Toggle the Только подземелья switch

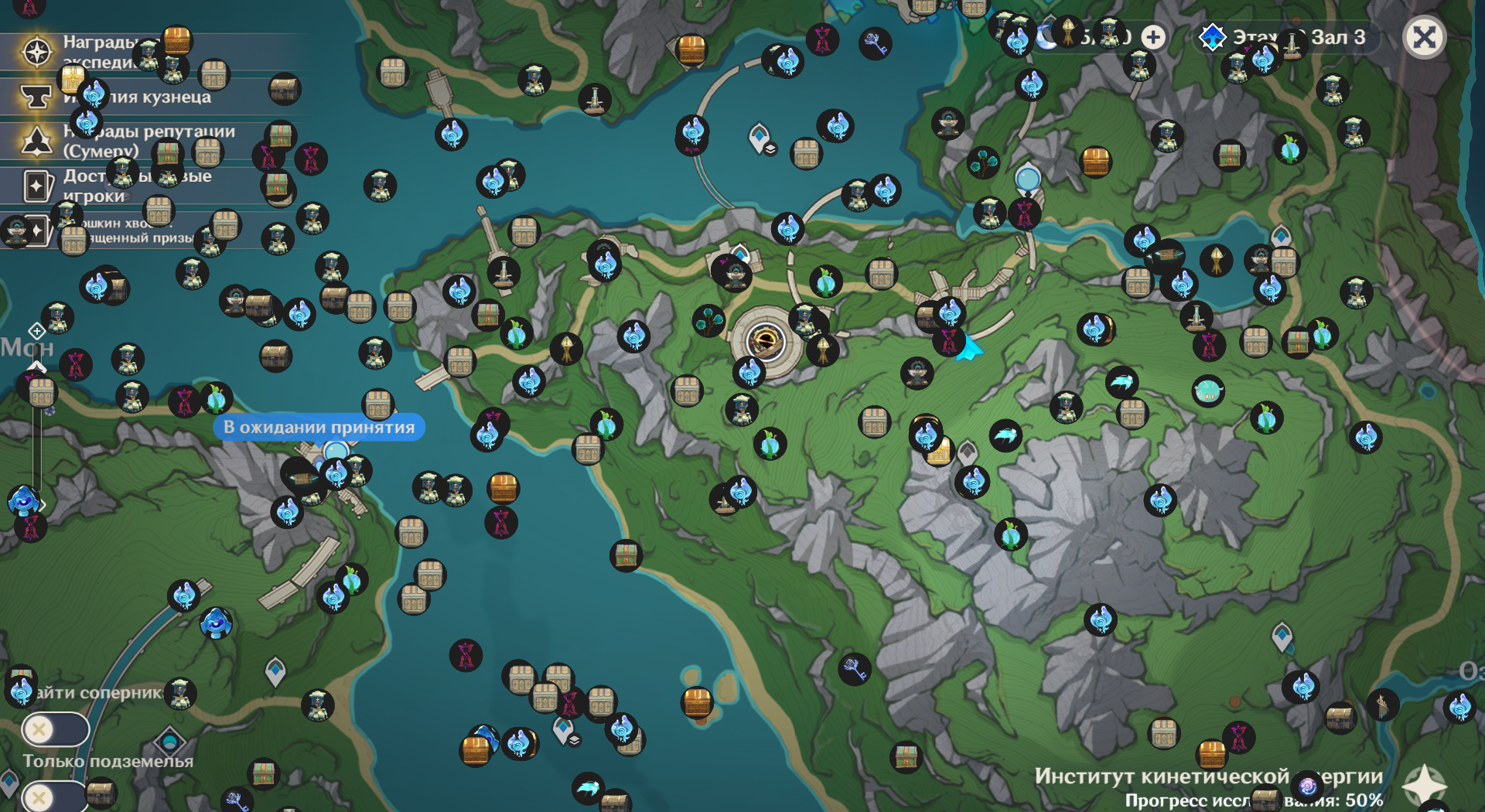pyautogui.click(x=55, y=797)
